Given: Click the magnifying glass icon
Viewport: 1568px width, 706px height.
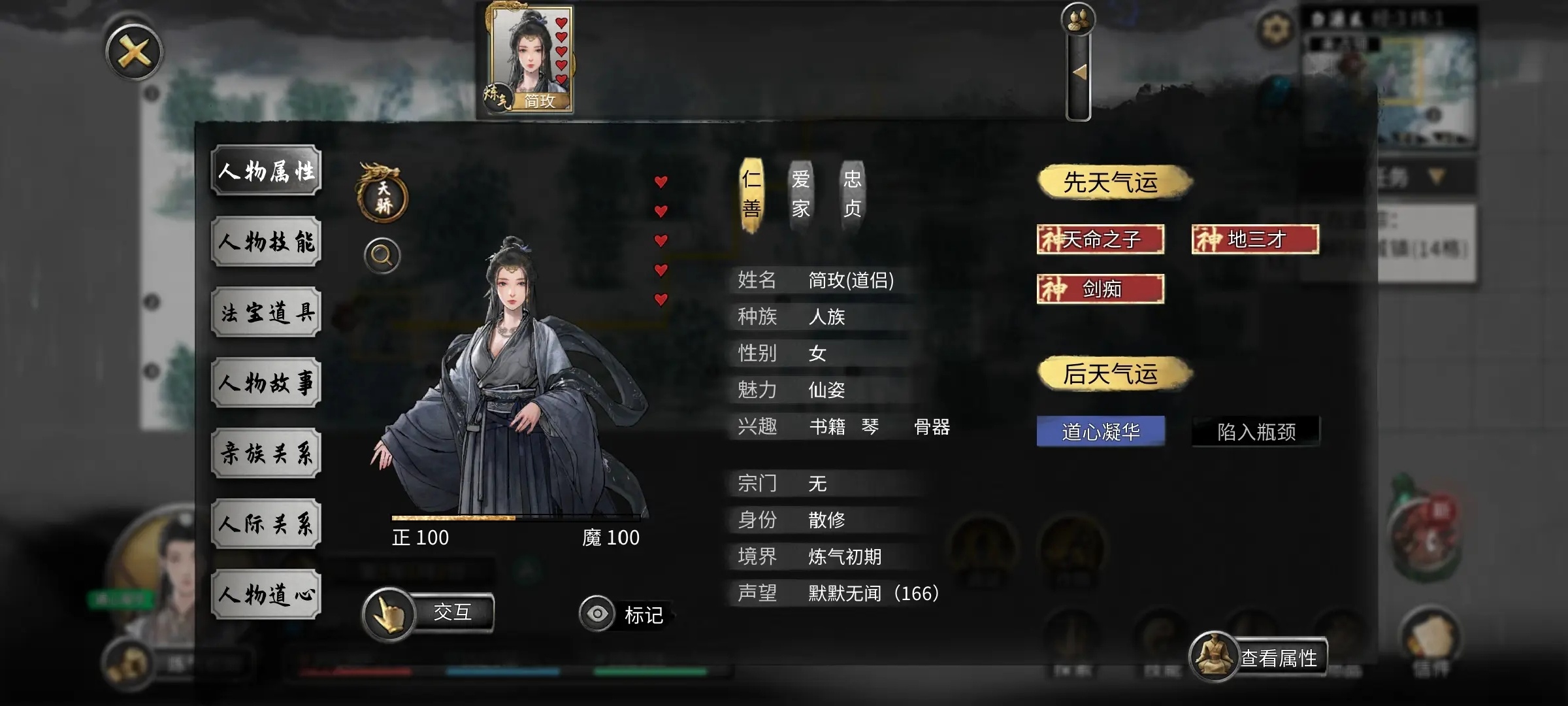Looking at the screenshot, I should [382, 256].
